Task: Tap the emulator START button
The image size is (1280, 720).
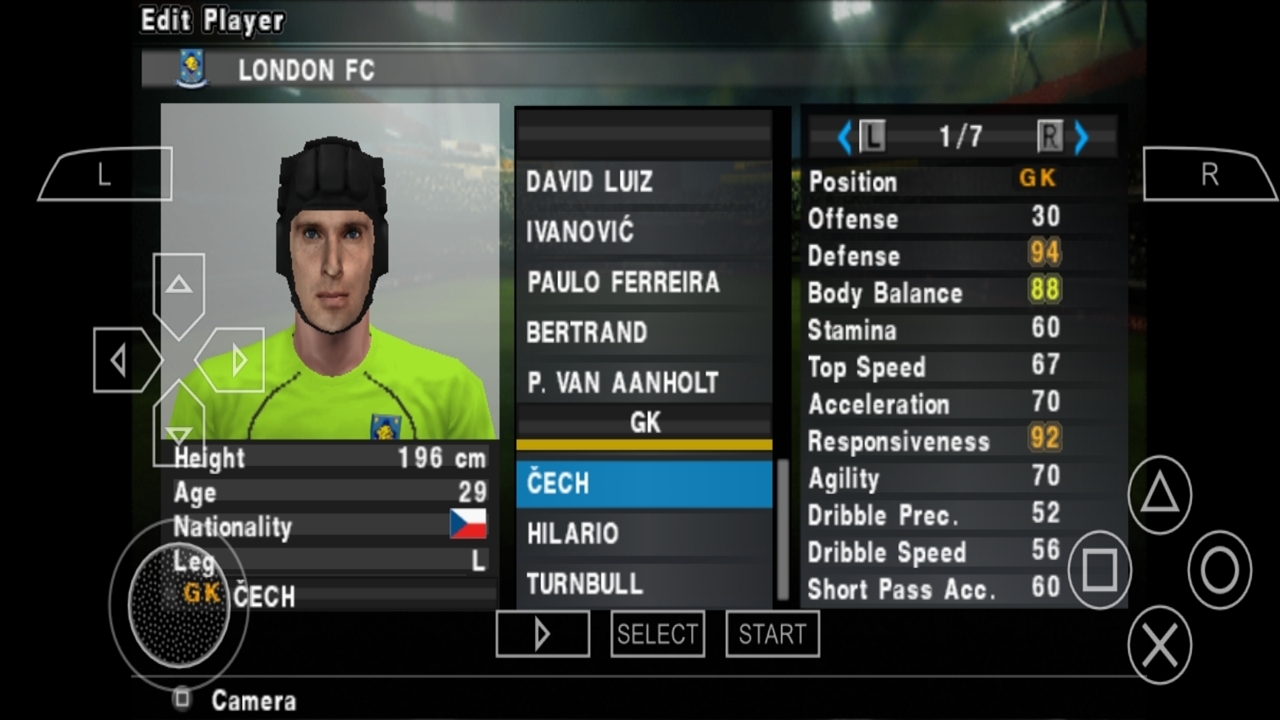Action: point(772,634)
